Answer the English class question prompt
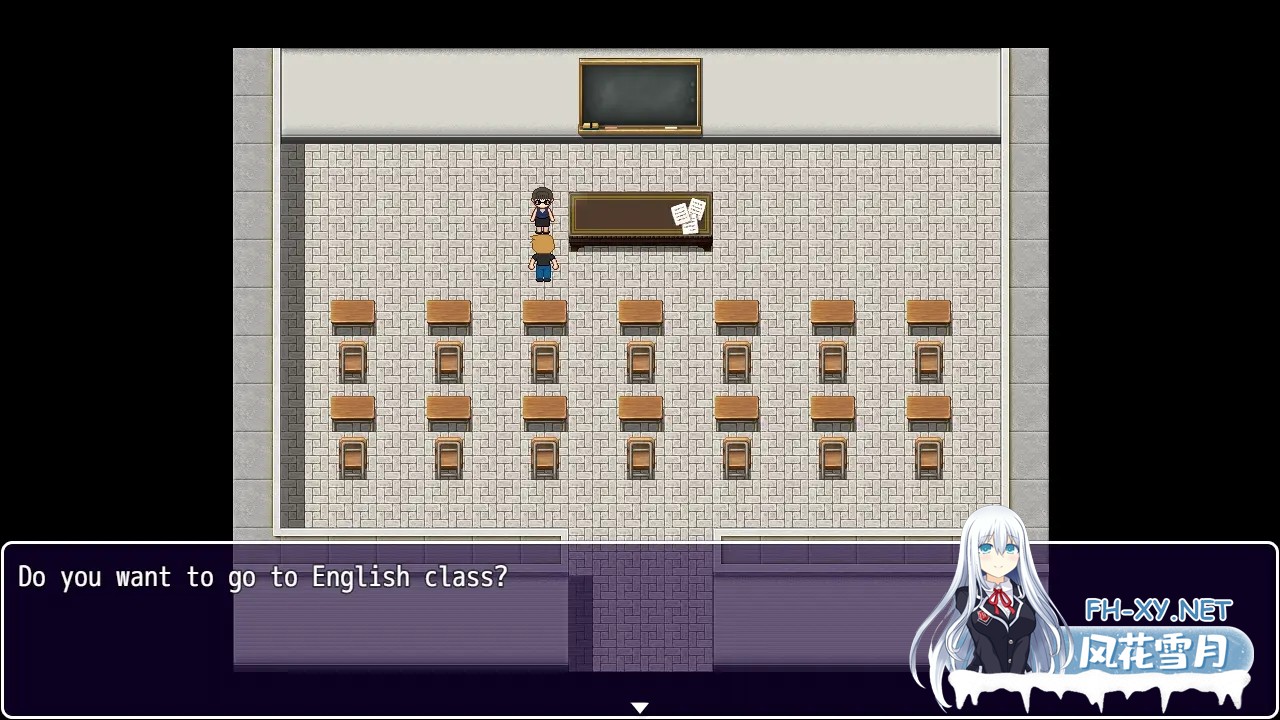Image resolution: width=1280 pixels, height=720 pixels. click(260, 577)
